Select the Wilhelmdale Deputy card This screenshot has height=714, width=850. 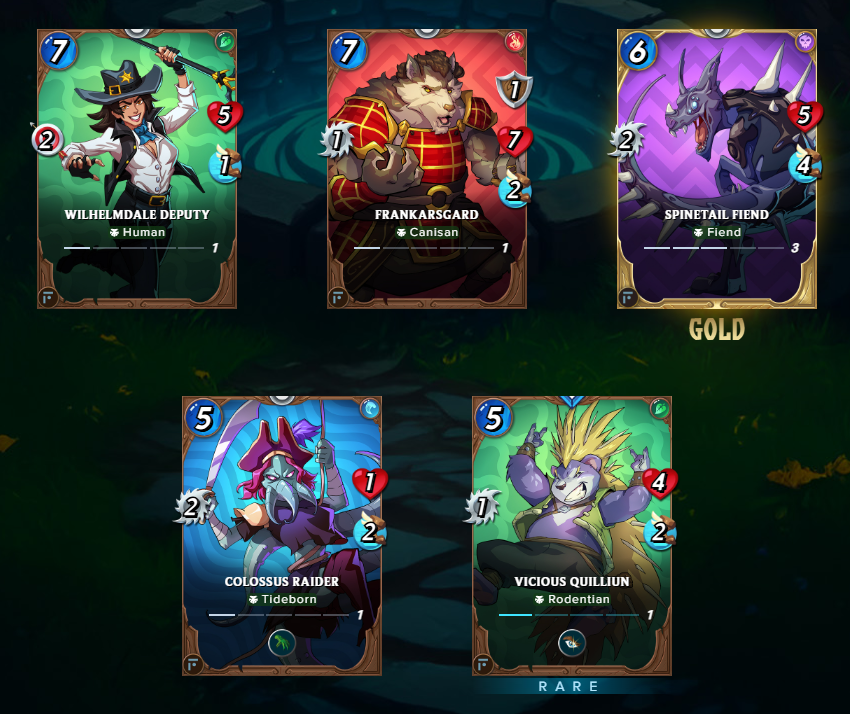click(x=137, y=168)
